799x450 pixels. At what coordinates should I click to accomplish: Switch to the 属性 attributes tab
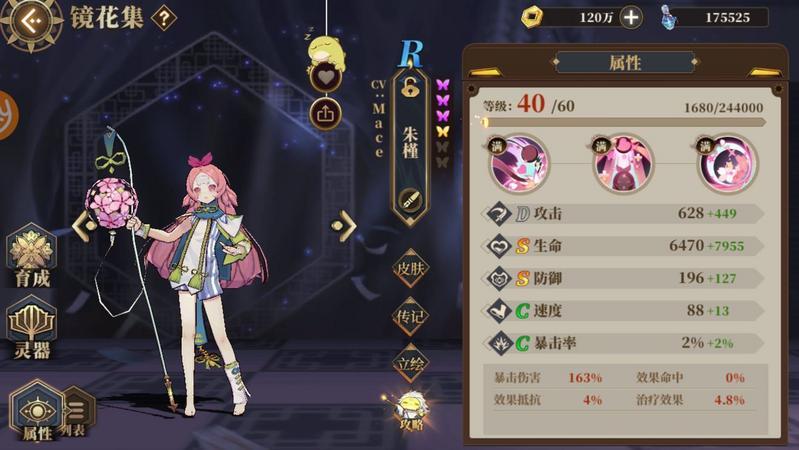tap(37, 413)
